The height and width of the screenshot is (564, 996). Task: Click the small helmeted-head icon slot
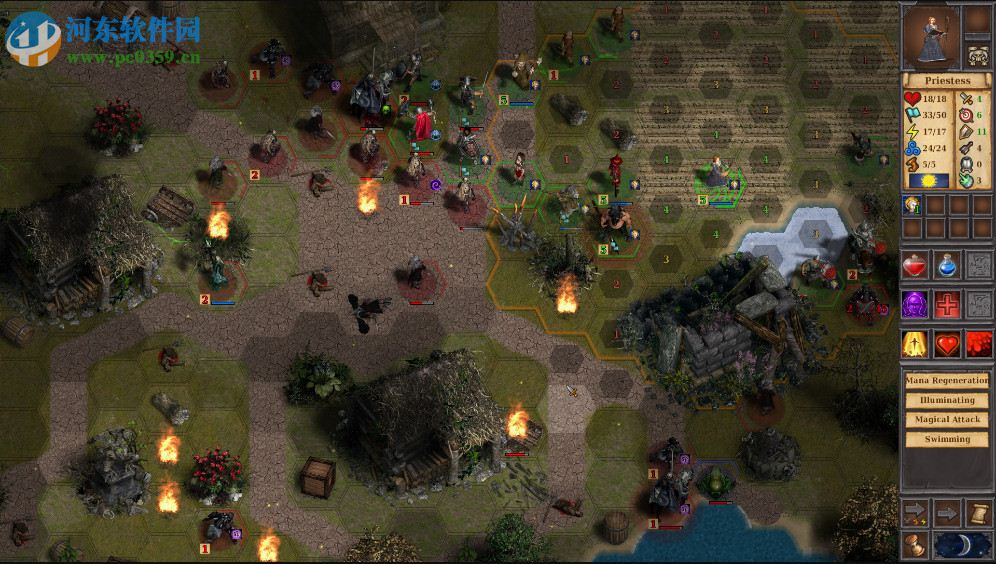coord(913,206)
